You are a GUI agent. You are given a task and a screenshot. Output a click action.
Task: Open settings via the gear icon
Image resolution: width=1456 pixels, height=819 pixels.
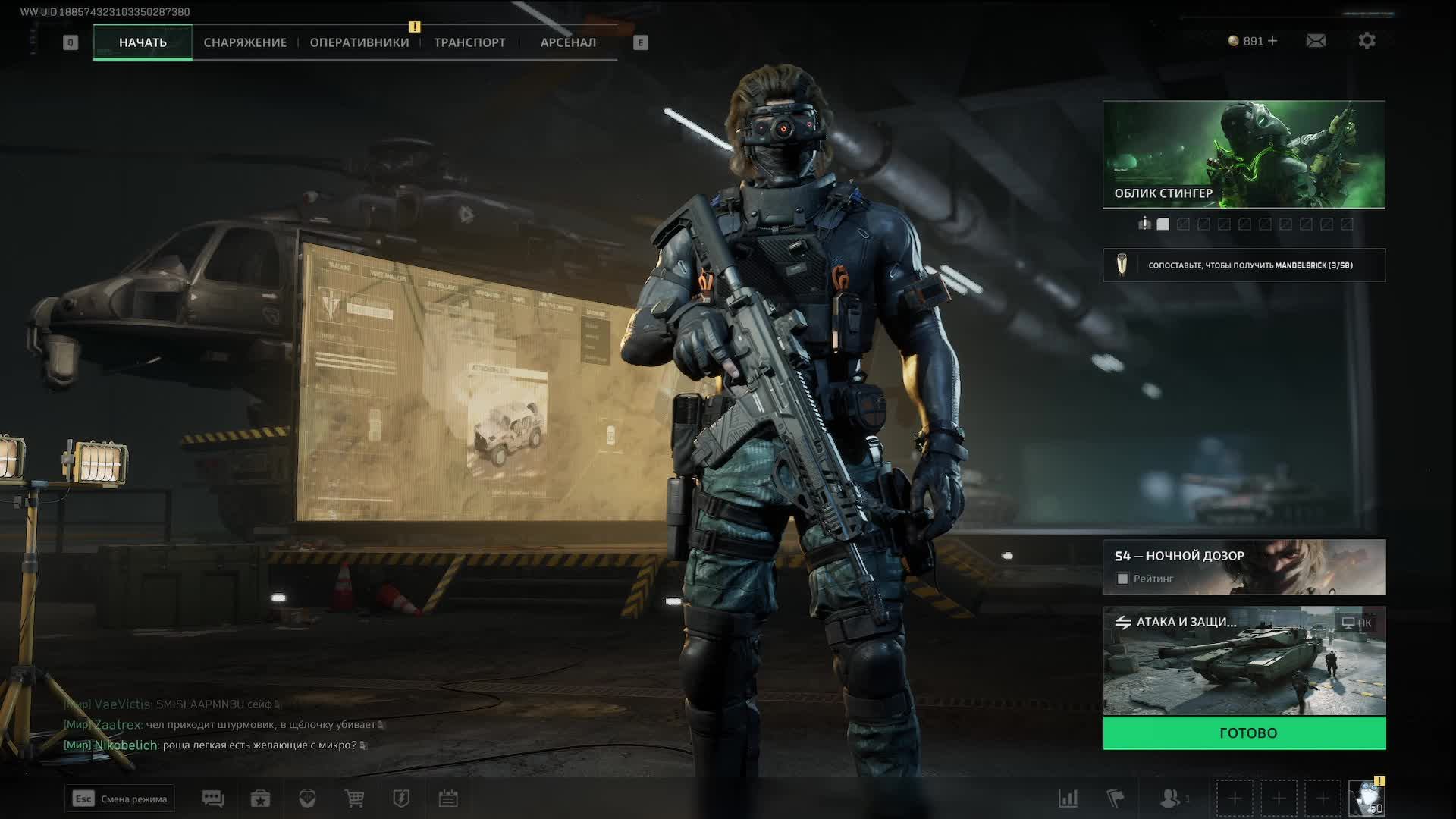[1367, 41]
